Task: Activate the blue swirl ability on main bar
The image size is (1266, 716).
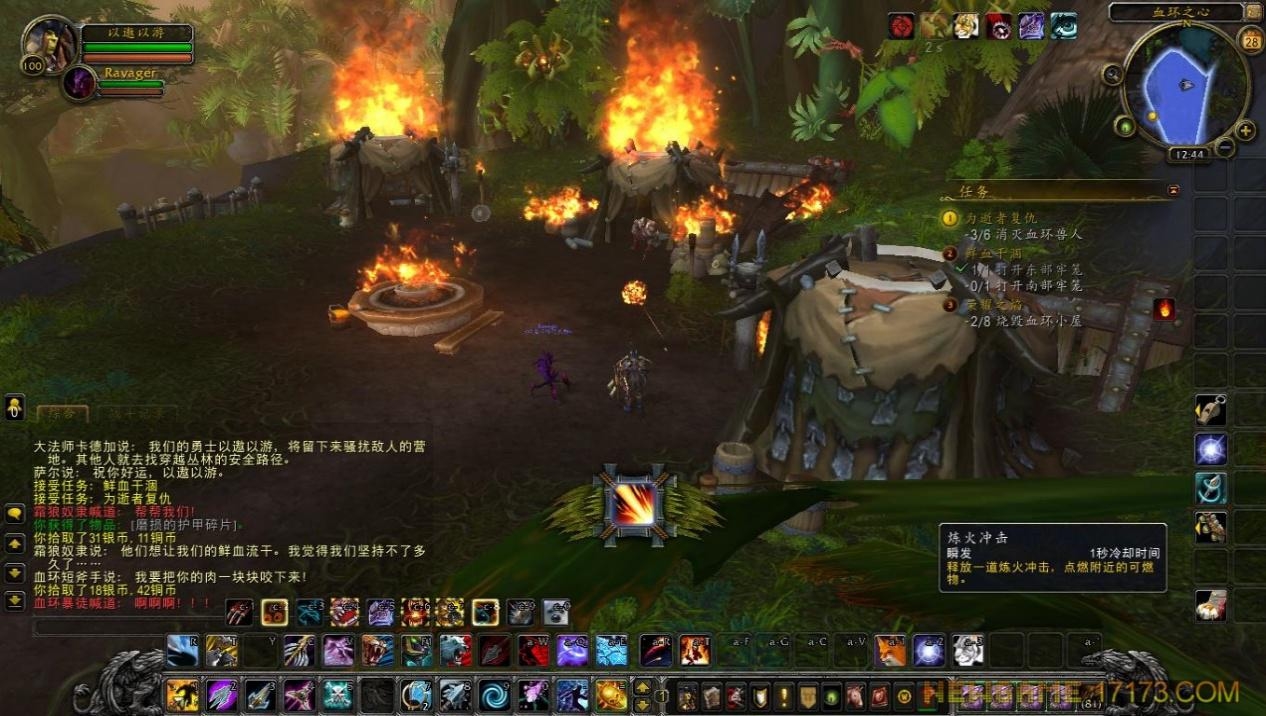Action: click(492, 694)
